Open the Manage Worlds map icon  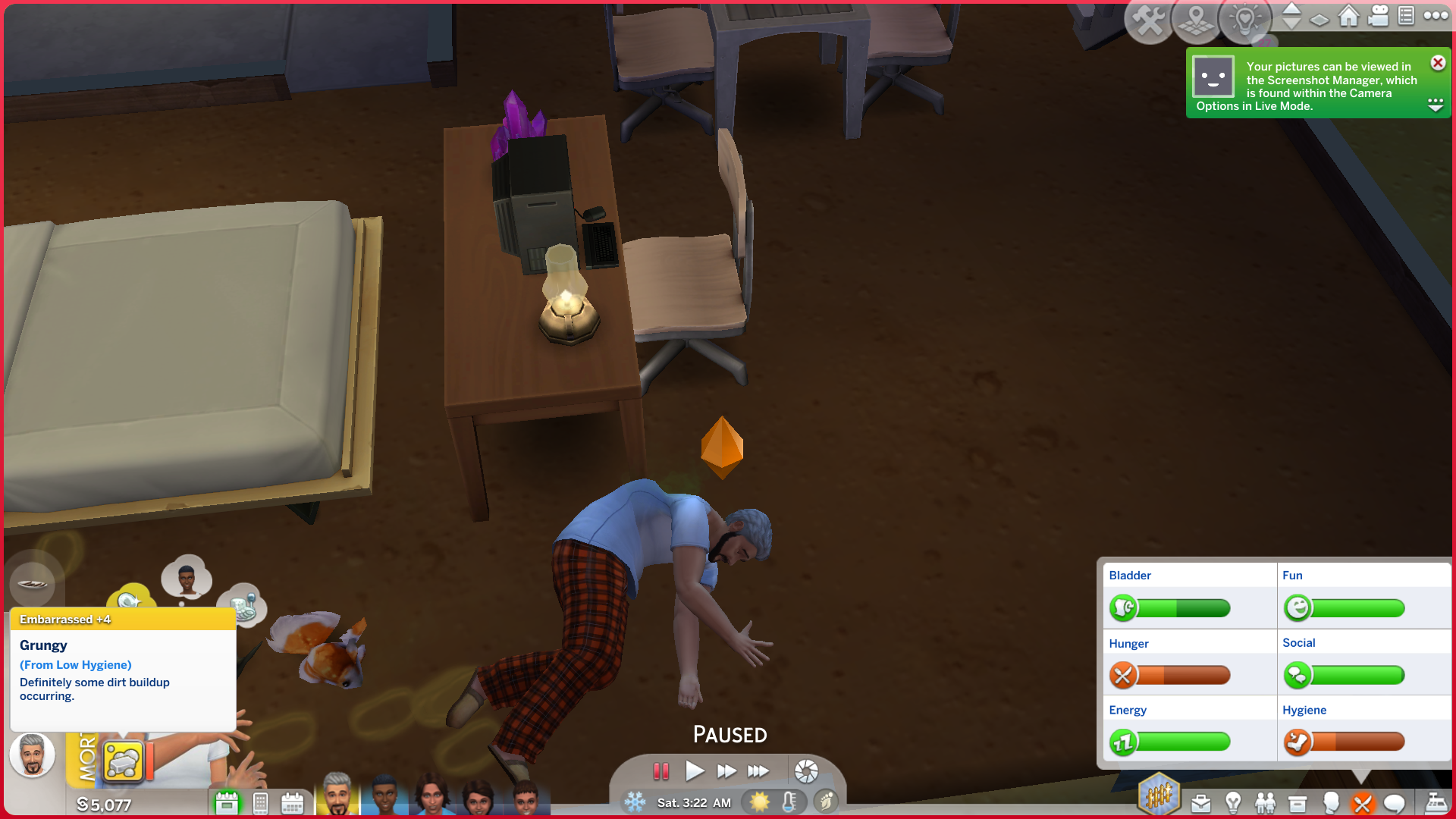pyautogui.click(x=1196, y=20)
